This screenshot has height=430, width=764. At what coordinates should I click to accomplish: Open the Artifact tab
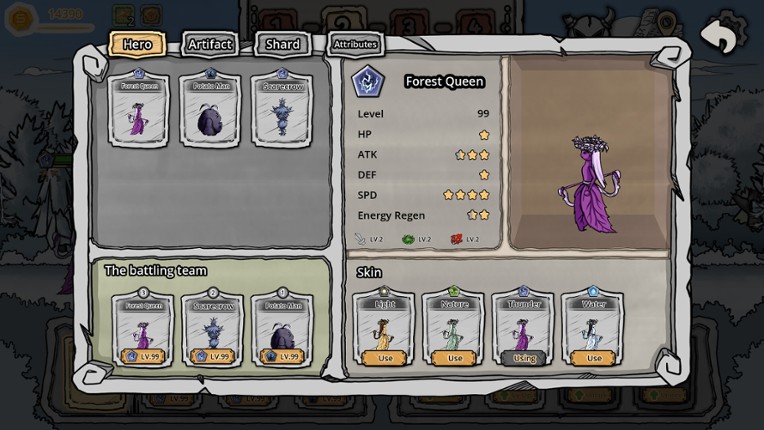tap(210, 44)
